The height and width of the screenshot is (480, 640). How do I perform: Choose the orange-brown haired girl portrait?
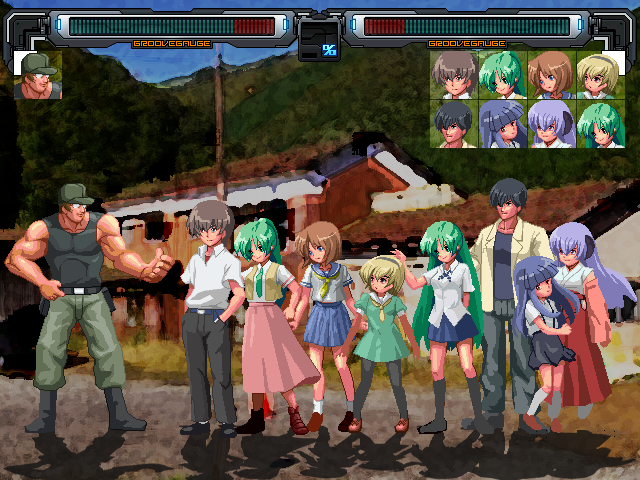[x=551, y=75]
